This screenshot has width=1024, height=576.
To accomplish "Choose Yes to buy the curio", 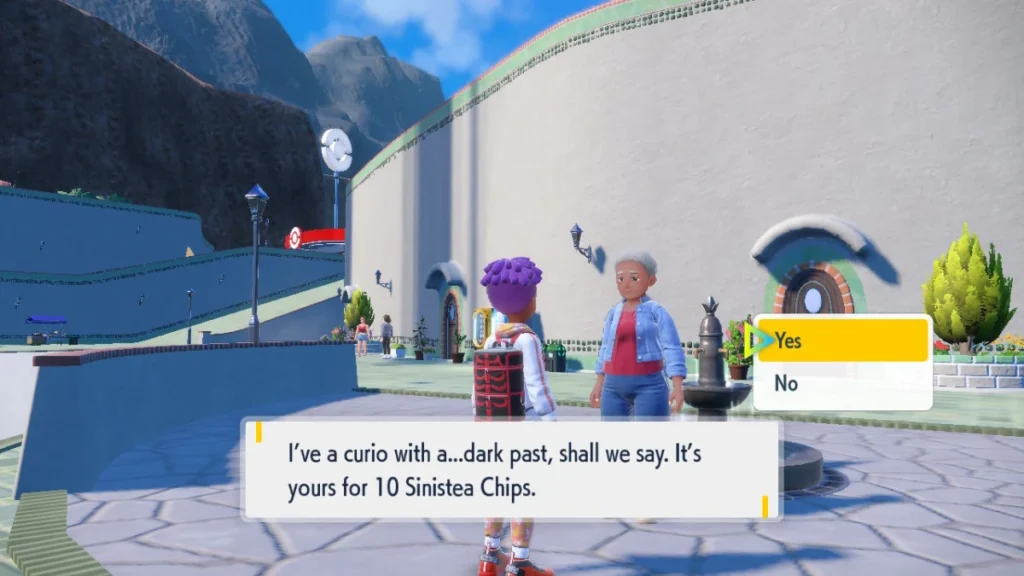I will coord(842,341).
